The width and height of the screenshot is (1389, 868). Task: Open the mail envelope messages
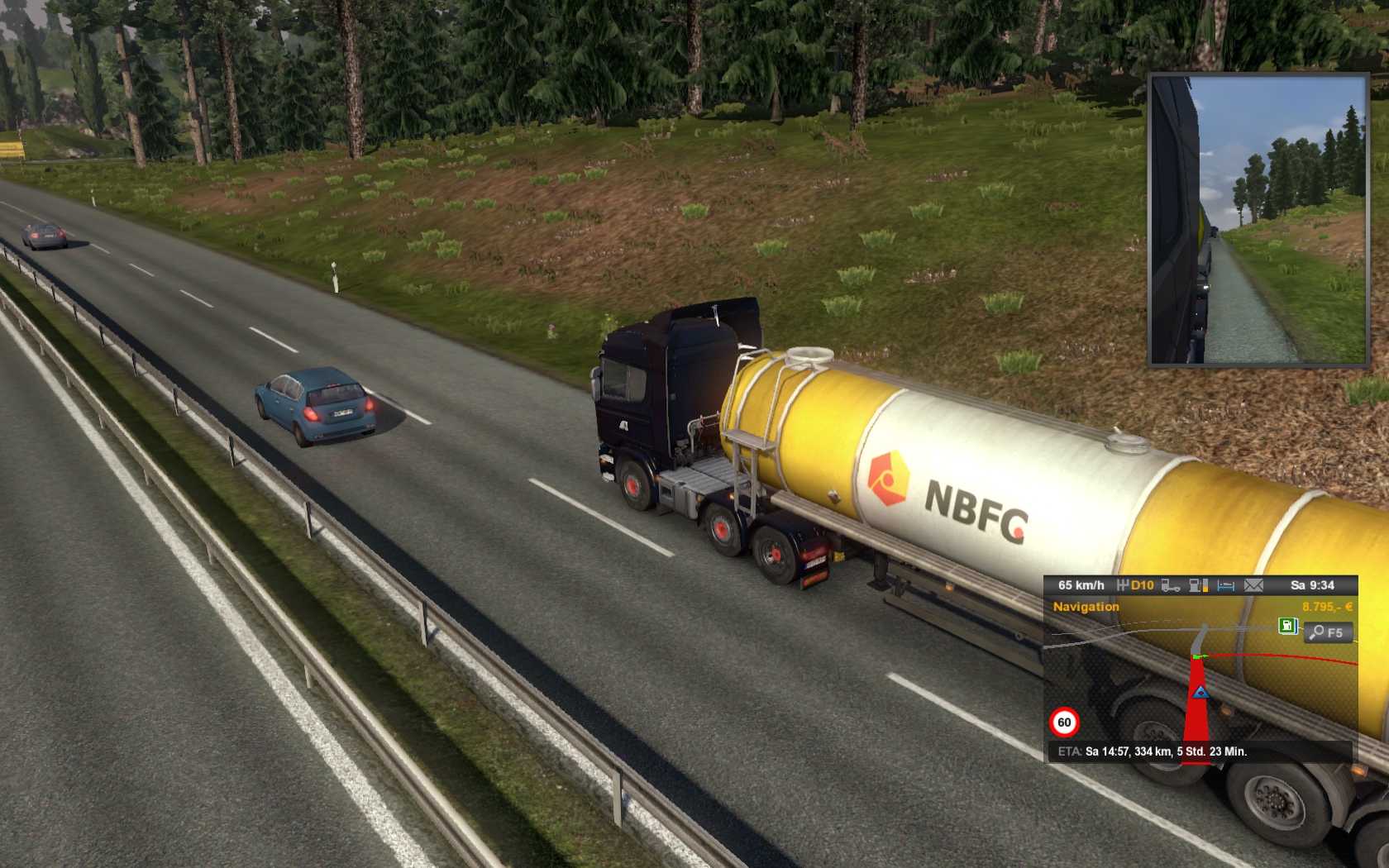pyautogui.click(x=1253, y=585)
